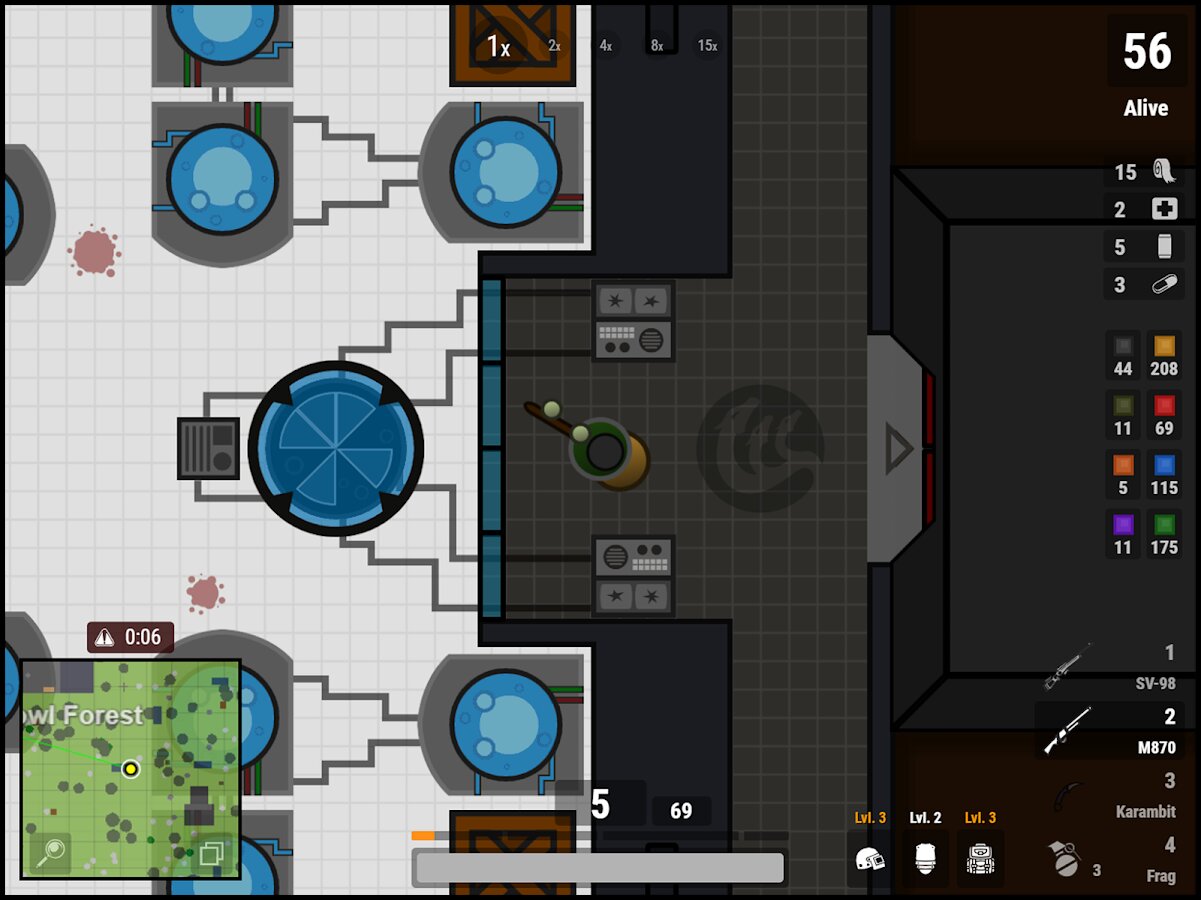Click the Lvl. 3 backpack icon

[980, 858]
